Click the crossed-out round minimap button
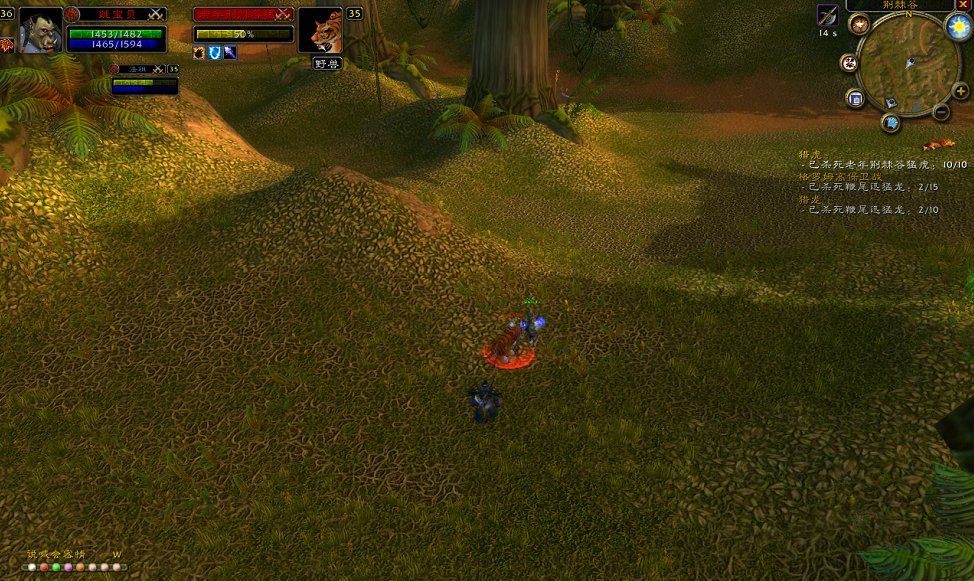 point(849,63)
